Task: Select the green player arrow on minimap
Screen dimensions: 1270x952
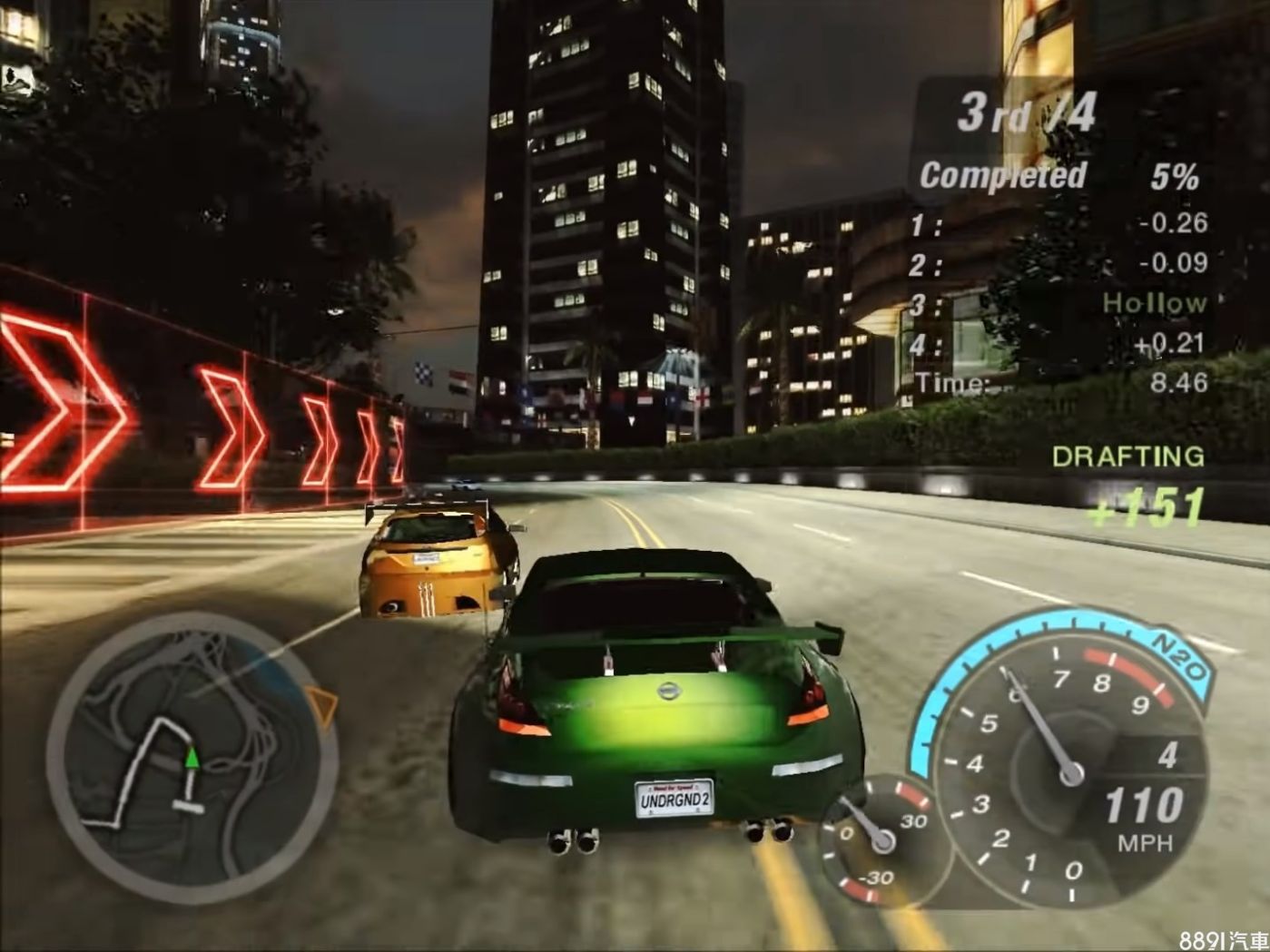Action: (192, 757)
